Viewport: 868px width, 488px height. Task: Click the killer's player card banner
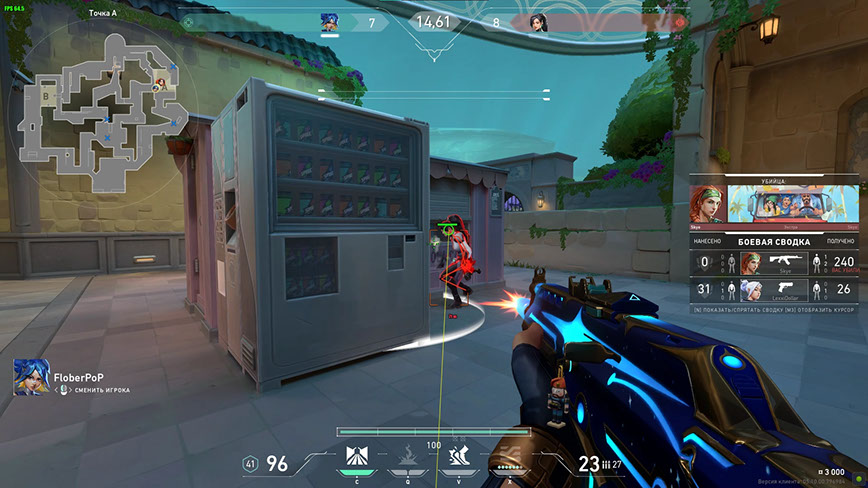[791, 205]
